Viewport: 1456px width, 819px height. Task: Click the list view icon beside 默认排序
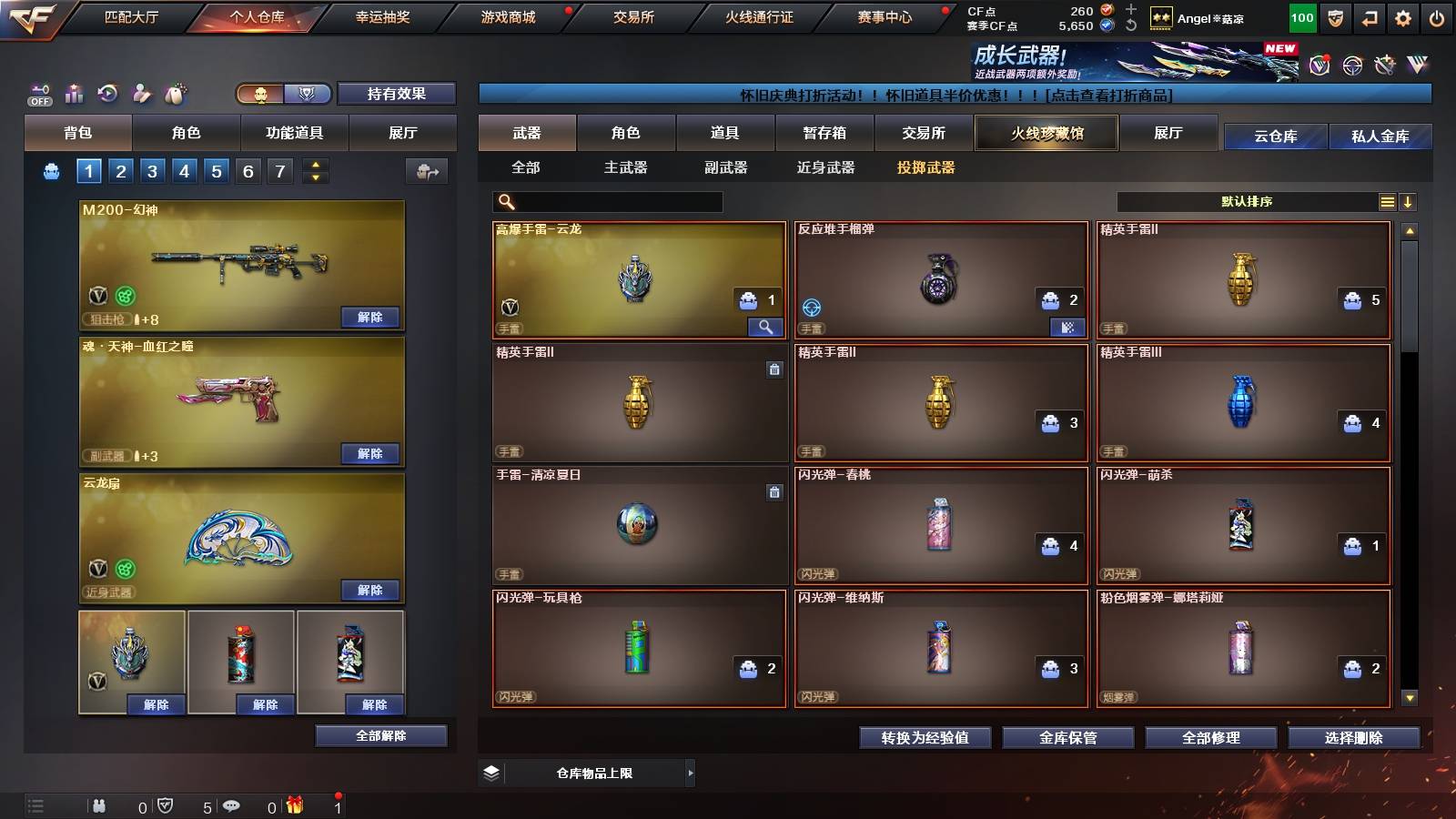1387,201
